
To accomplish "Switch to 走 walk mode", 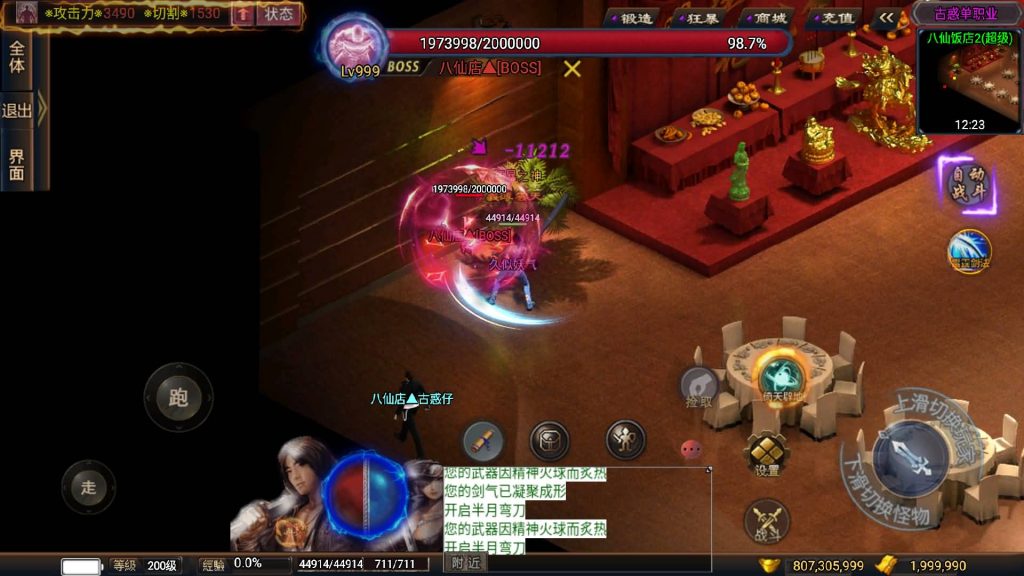I will click(88, 487).
